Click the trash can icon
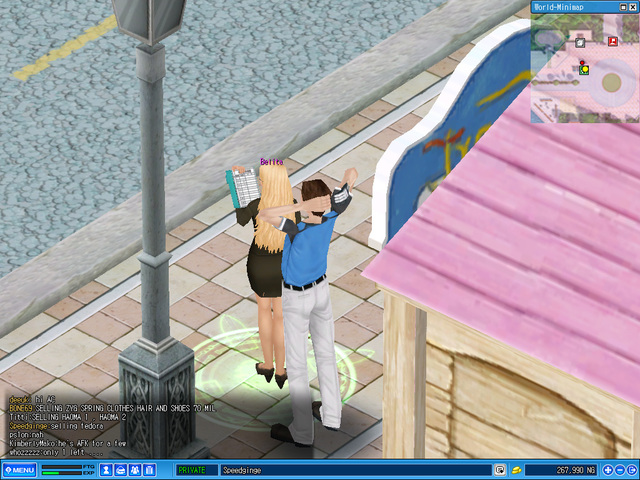This screenshot has width=640, height=480. 149,470
